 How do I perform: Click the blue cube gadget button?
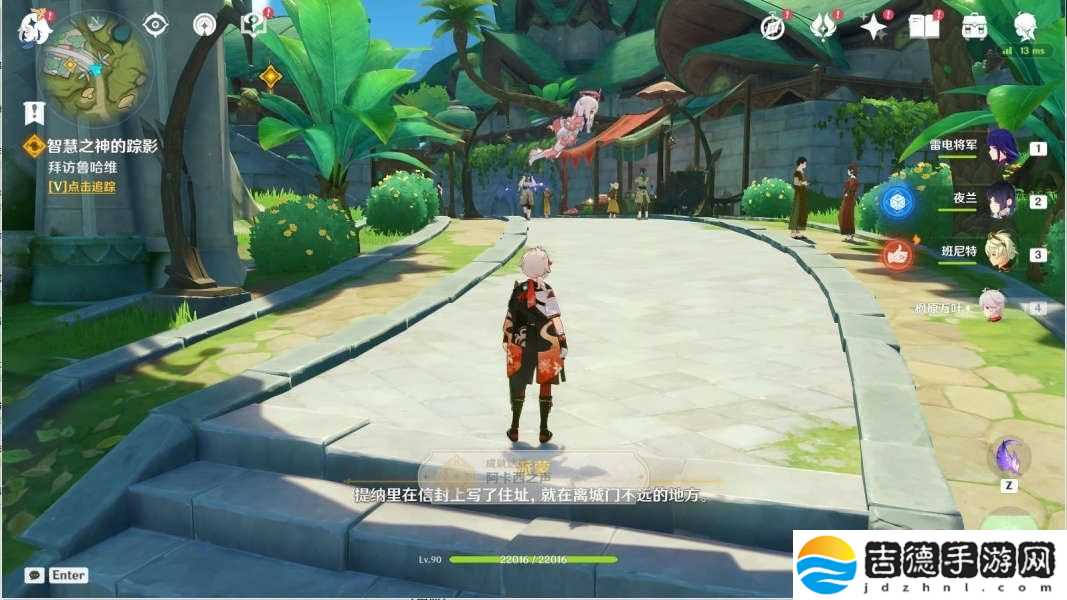(898, 201)
